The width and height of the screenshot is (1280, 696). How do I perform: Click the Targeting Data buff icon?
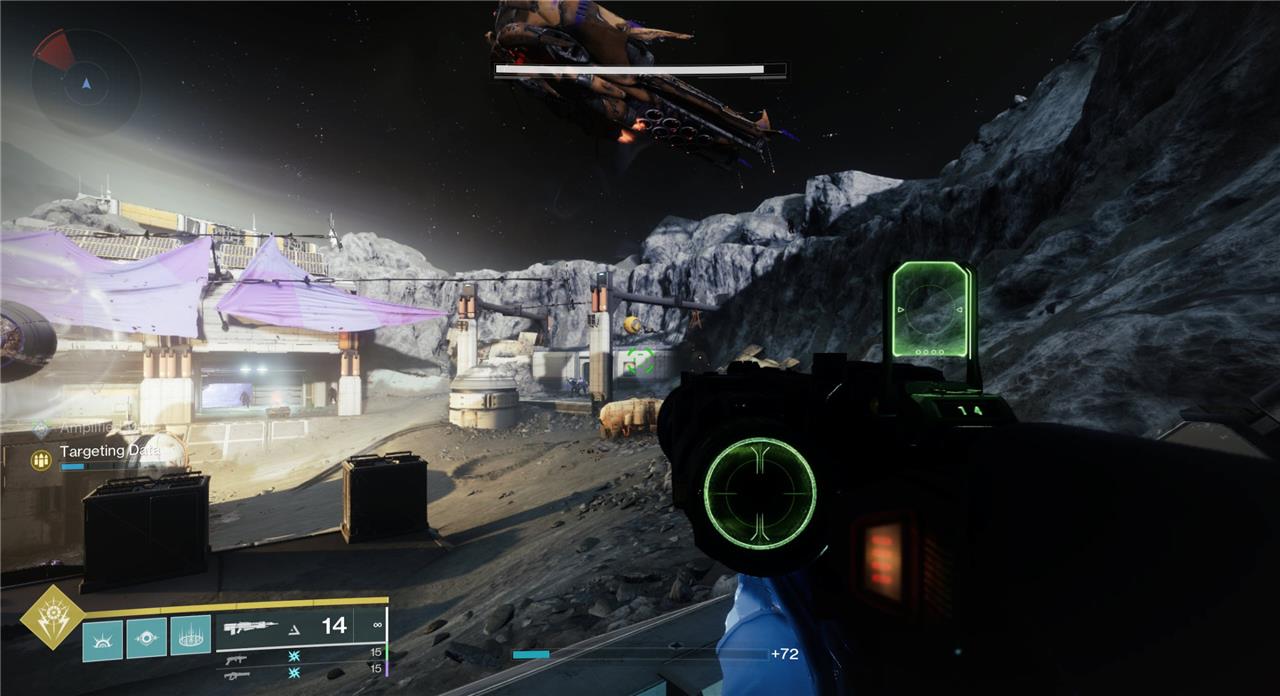click(42, 459)
